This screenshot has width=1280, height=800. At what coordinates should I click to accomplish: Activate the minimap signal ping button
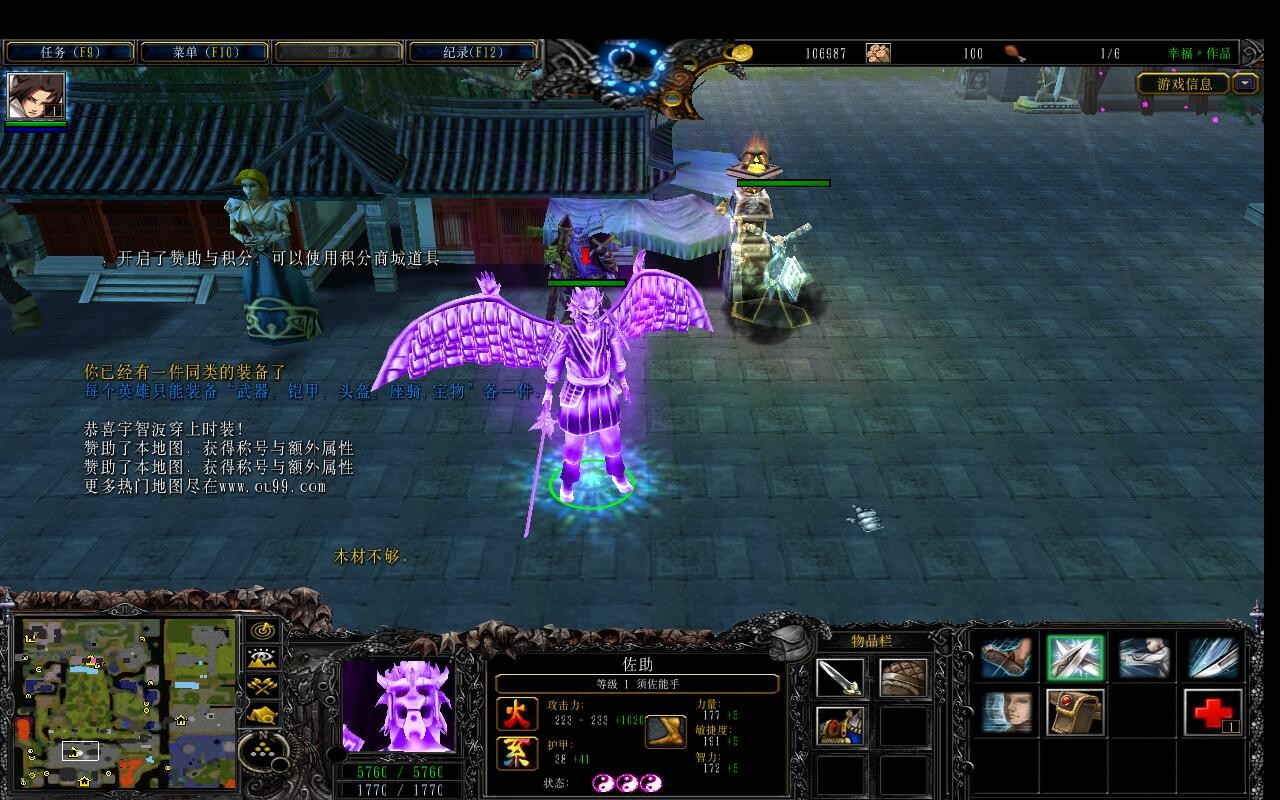[x=263, y=631]
